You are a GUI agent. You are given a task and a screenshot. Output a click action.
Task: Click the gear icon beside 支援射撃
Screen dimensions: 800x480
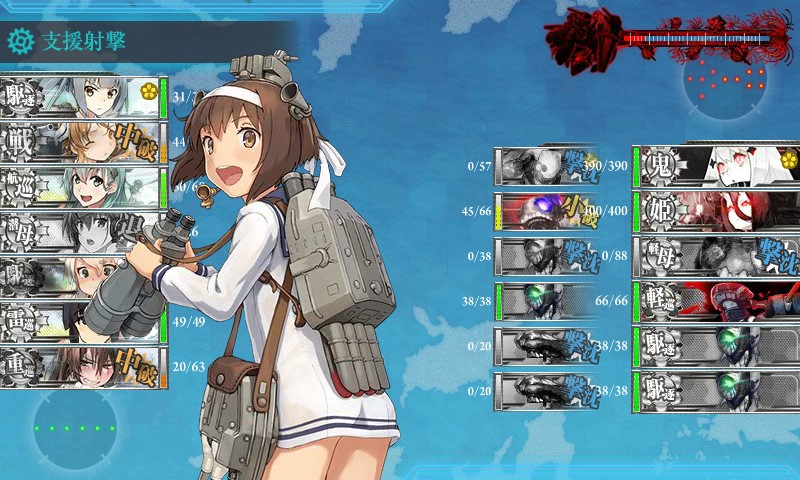(x=20, y=42)
